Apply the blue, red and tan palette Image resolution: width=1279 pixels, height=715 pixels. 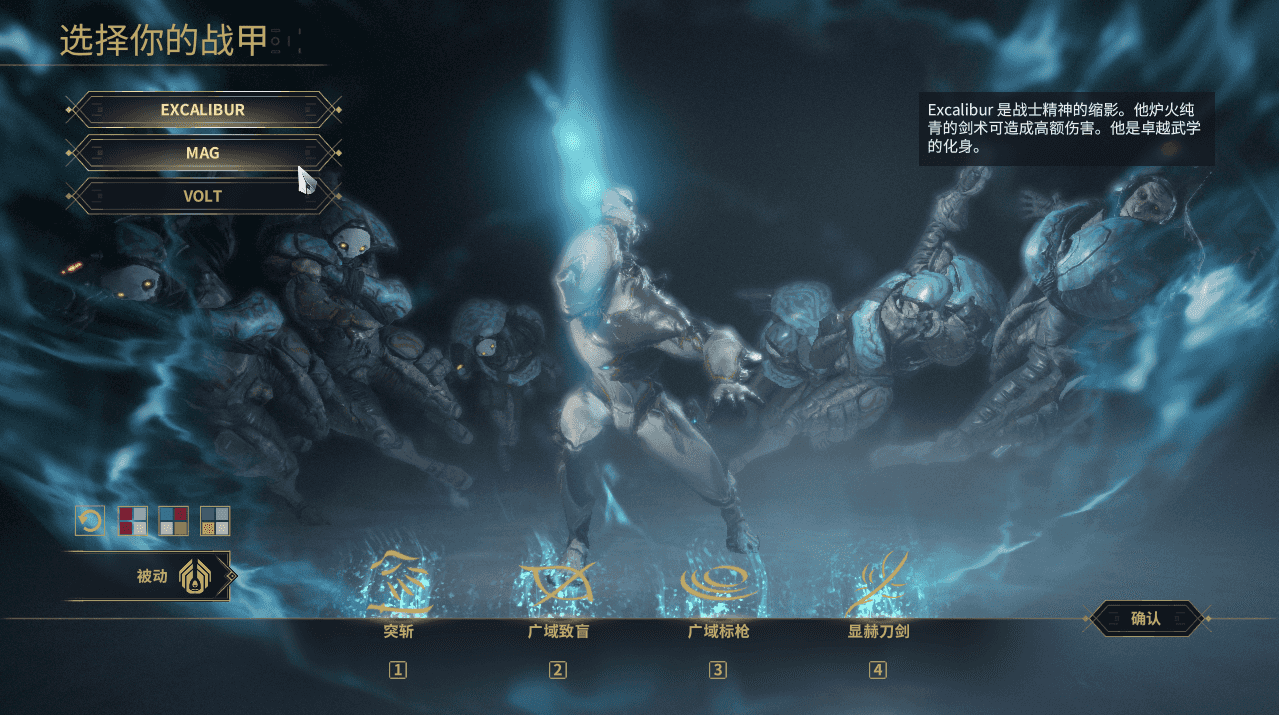[x=174, y=521]
